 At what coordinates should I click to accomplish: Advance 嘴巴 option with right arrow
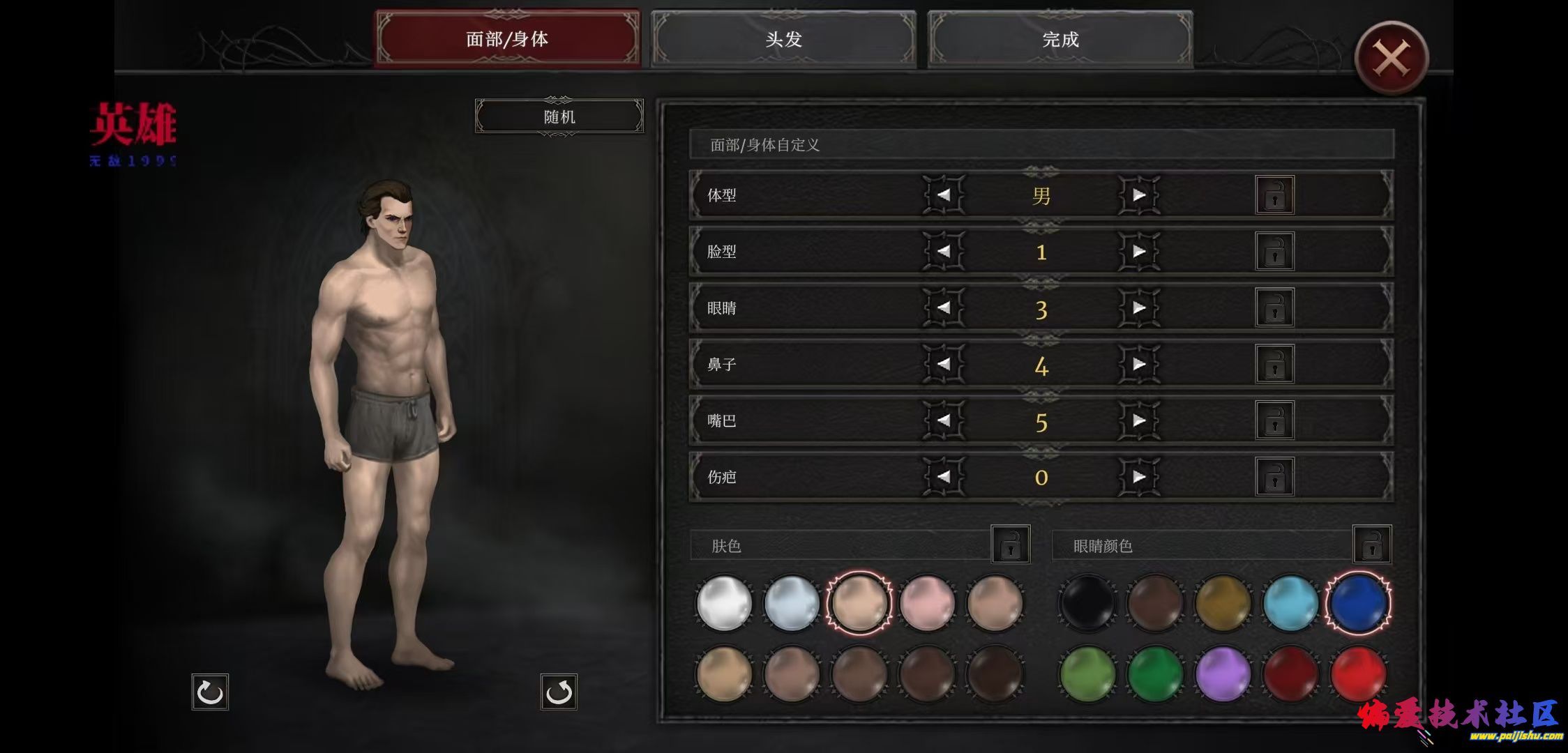point(1139,420)
